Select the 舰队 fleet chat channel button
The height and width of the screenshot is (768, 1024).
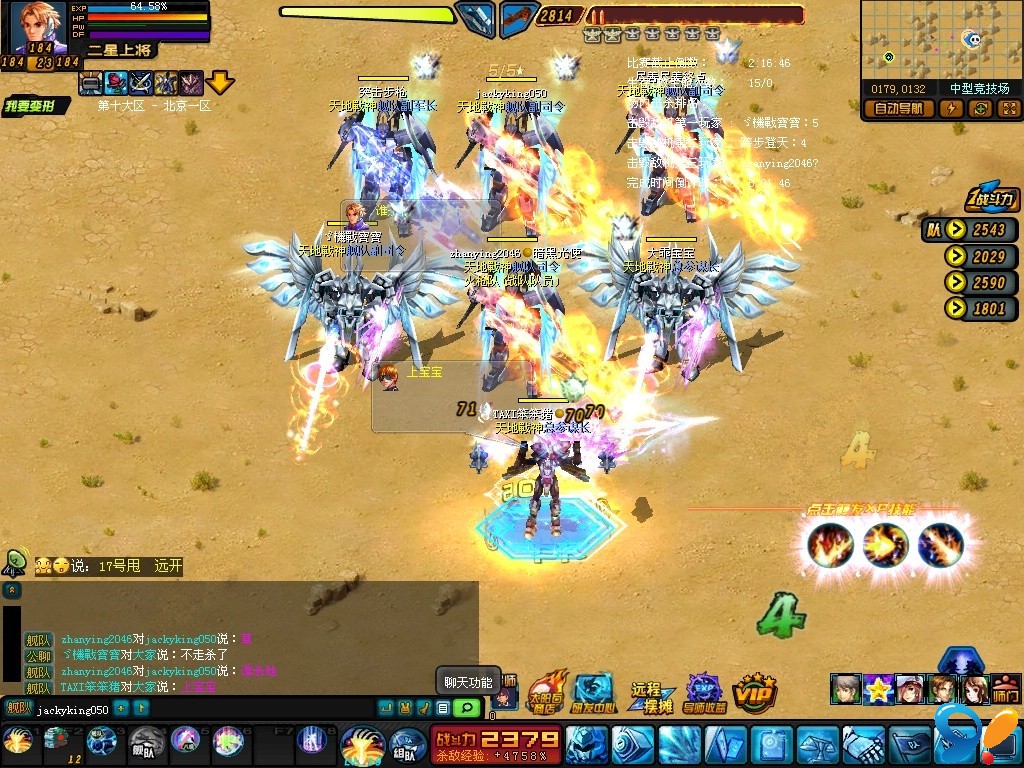tap(17, 709)
